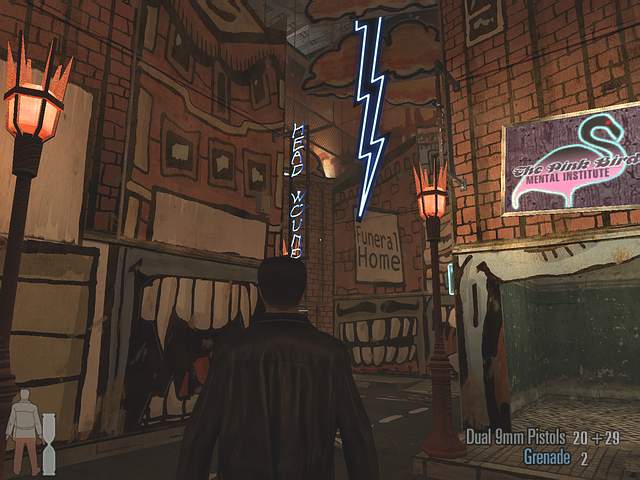
Task: Click the bullet time hourglass icon
Action: point(49,445)
